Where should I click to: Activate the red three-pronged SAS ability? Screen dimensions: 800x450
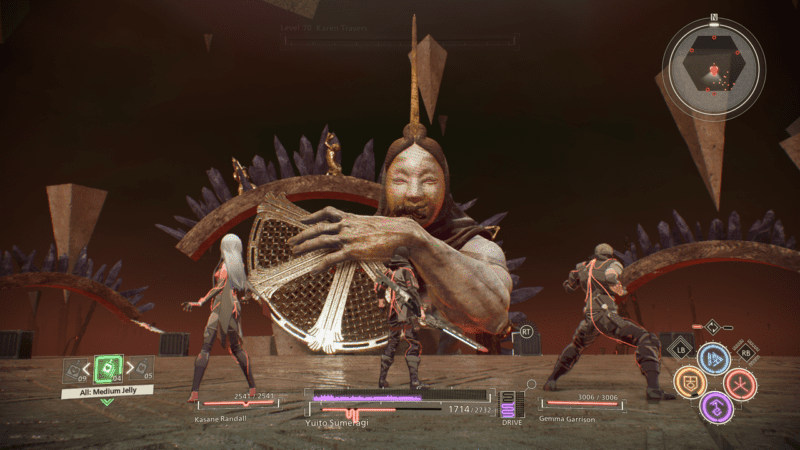(x=741, y=384)
